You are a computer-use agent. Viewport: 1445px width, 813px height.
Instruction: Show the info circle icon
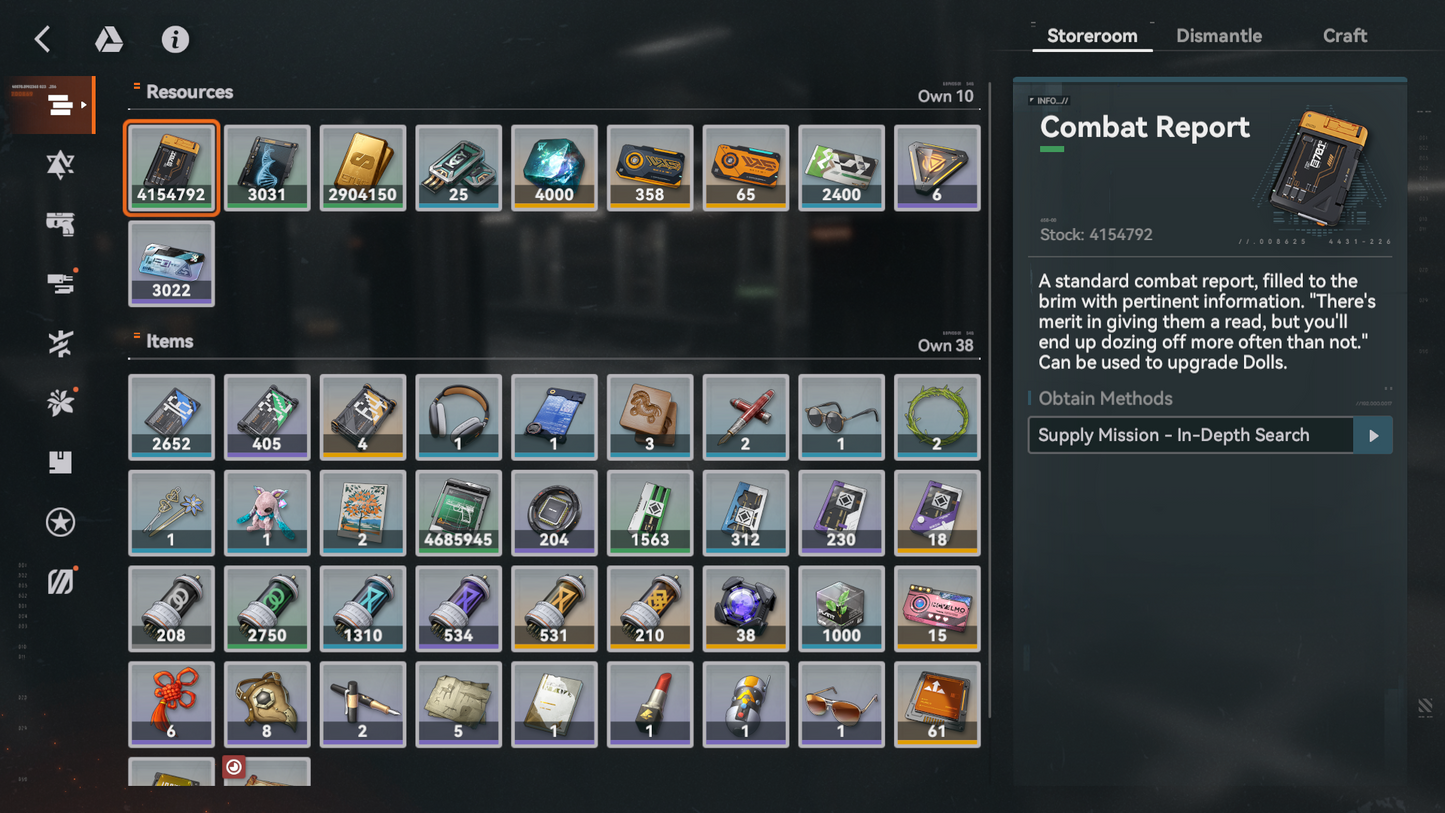pos(175,39)
